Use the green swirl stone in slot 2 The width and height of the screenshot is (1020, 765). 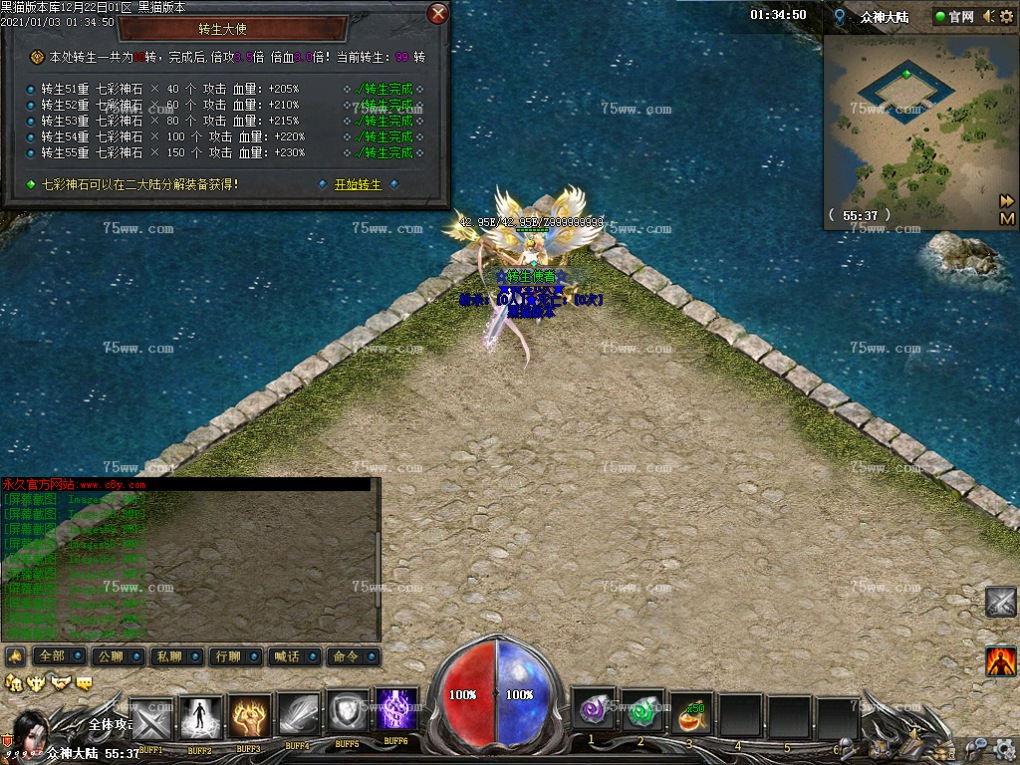[x=642, y=713]
